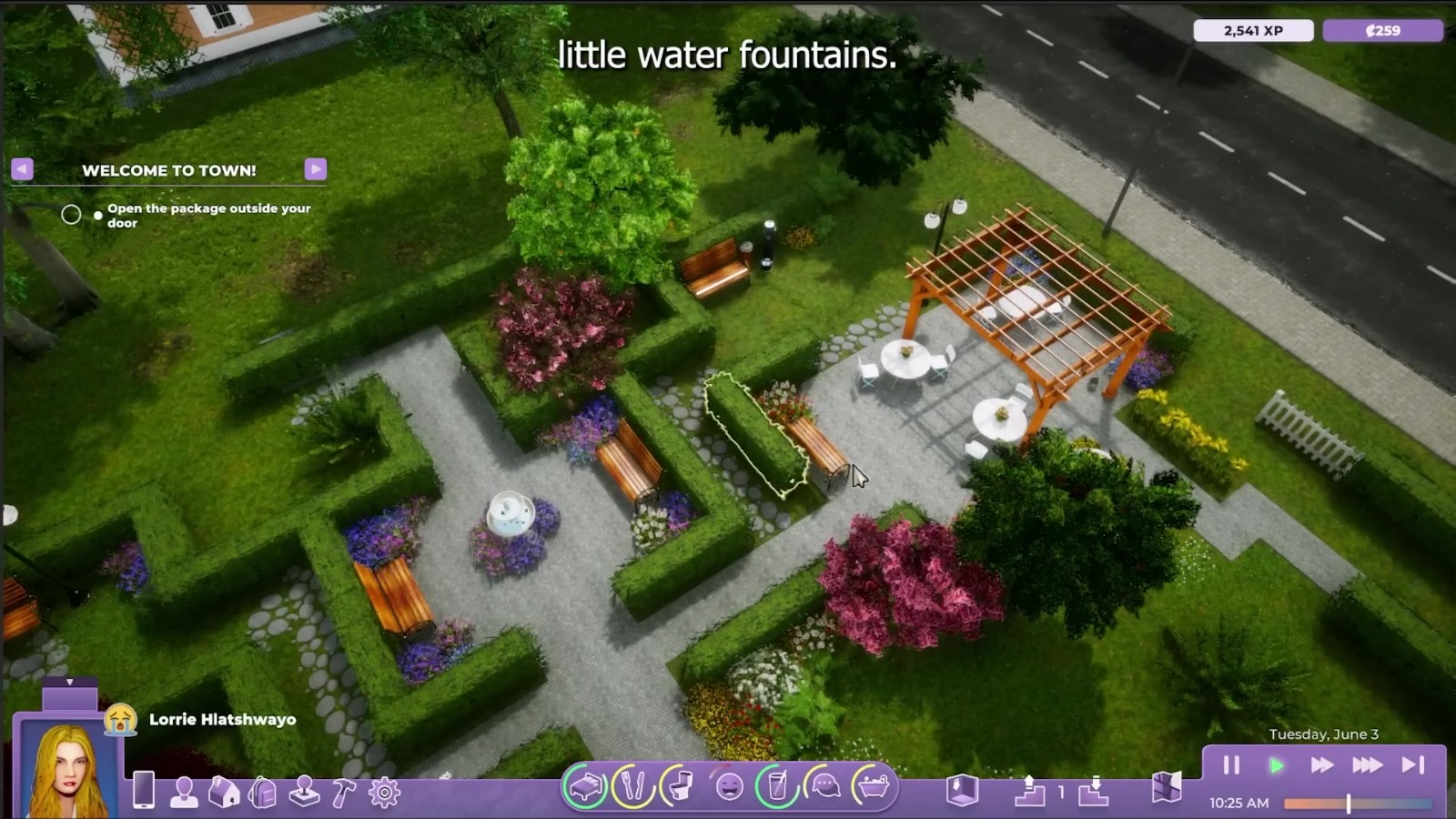Open the backpack inventory
Image resolution: width=1456 pixels, height=819 pixels.
tap(263, 792)
